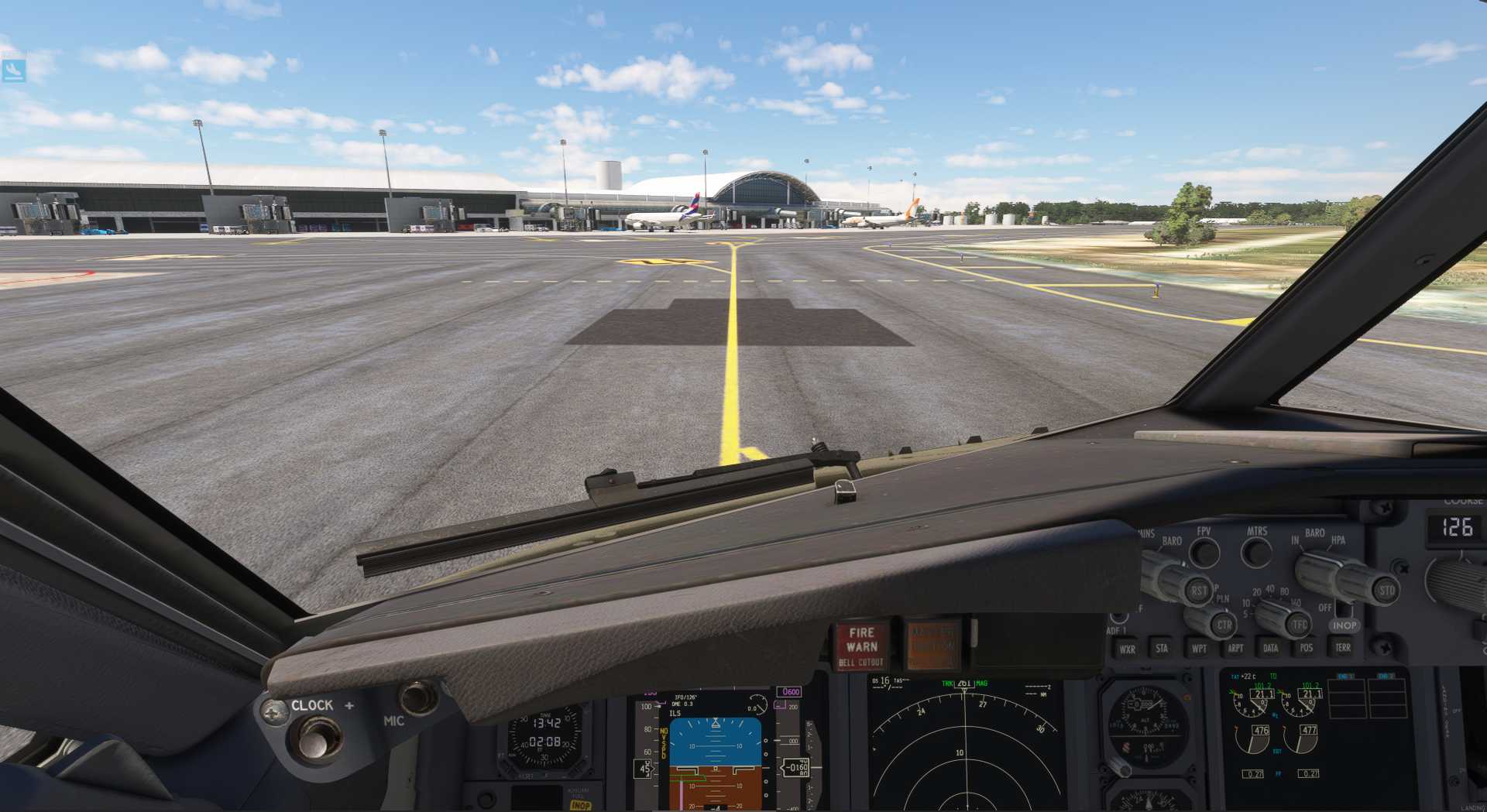Push the RST minimums reset knob
This screenshot has height=812, width=1487.
pos(1199,591)
